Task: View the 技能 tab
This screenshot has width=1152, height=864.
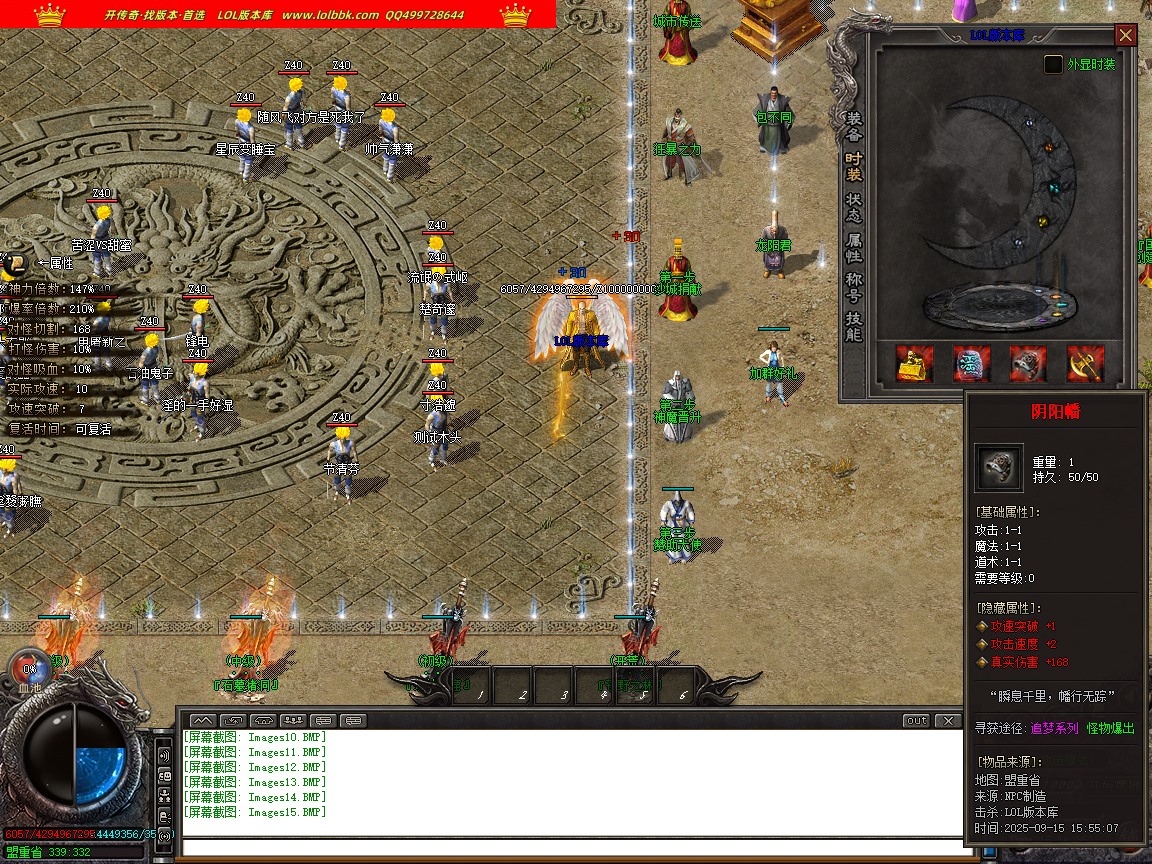Action: pyautogui.click(x=854, y=327)
